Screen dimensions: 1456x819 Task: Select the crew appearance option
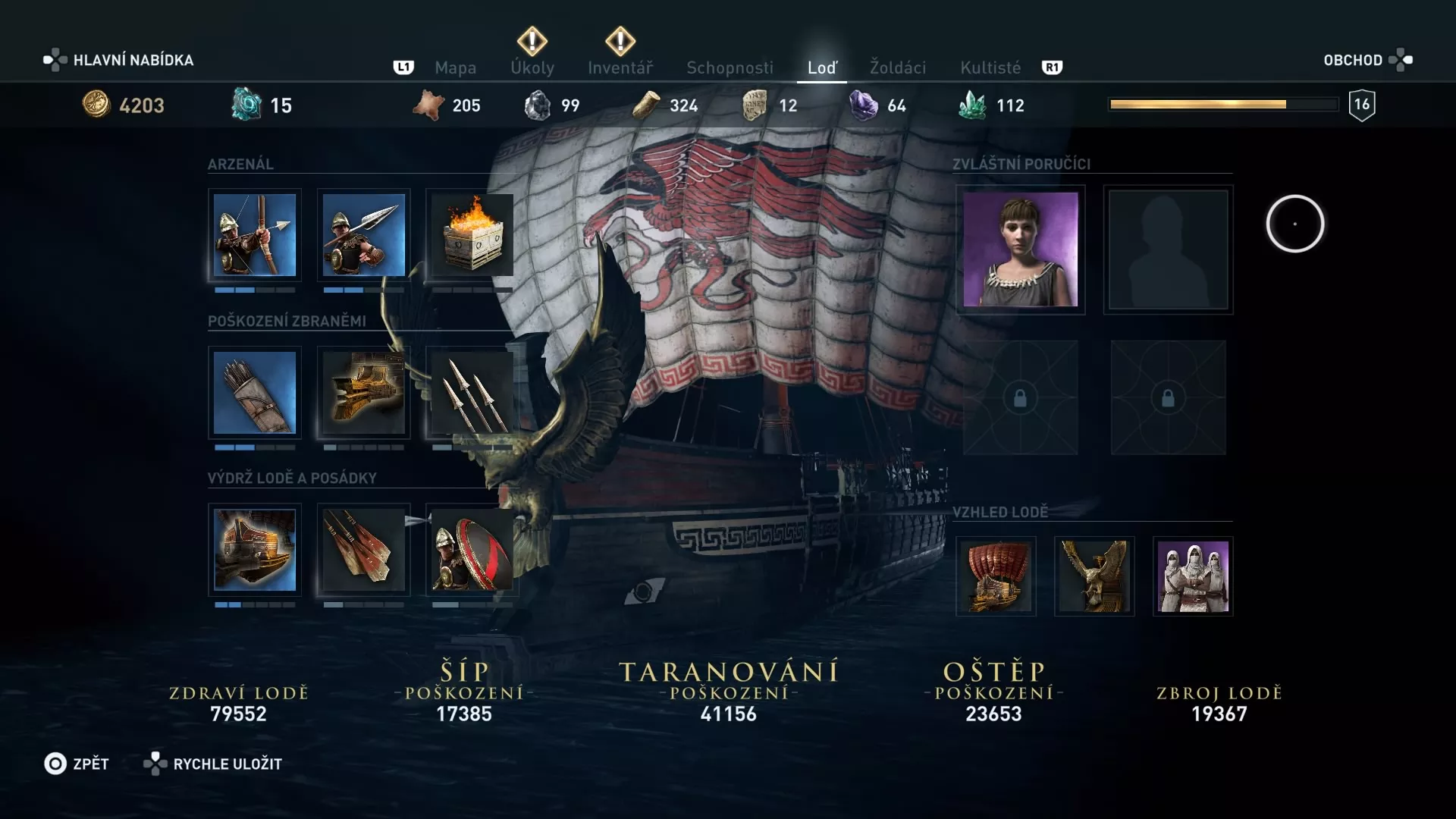(1194, 576)
